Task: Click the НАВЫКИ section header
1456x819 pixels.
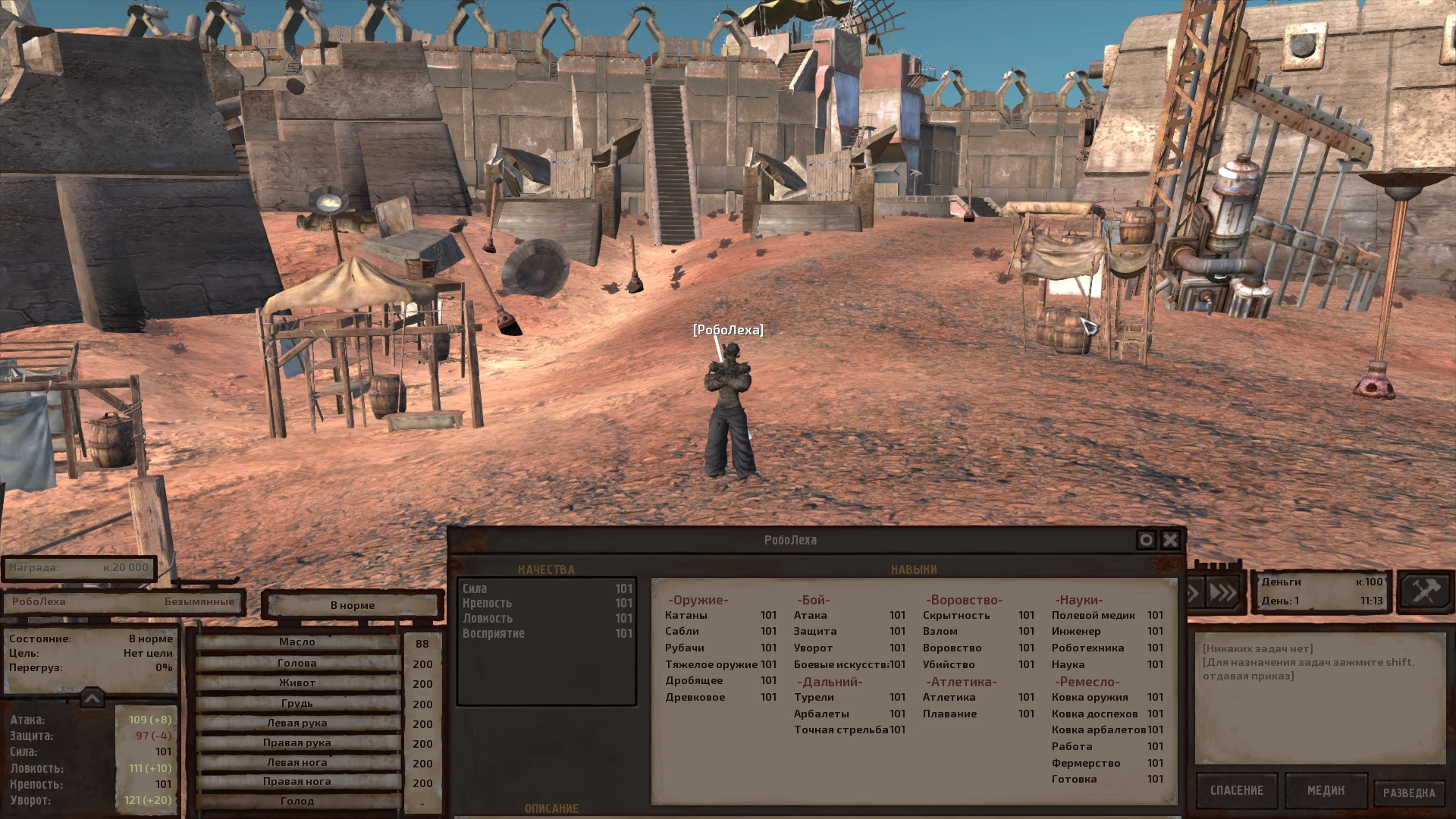Action: 912,569
